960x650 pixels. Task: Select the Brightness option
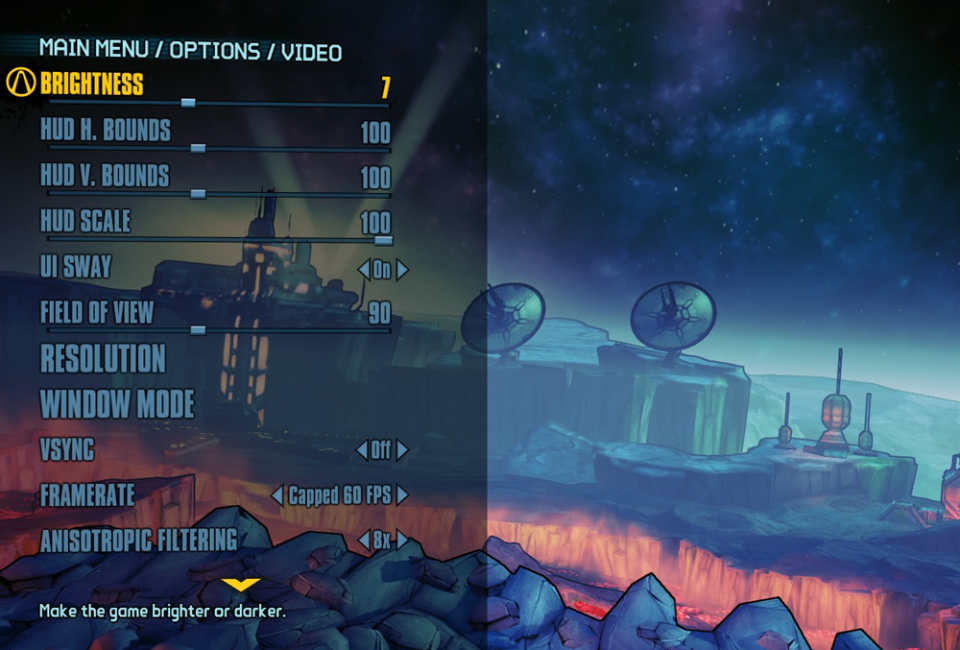point(92,84)
